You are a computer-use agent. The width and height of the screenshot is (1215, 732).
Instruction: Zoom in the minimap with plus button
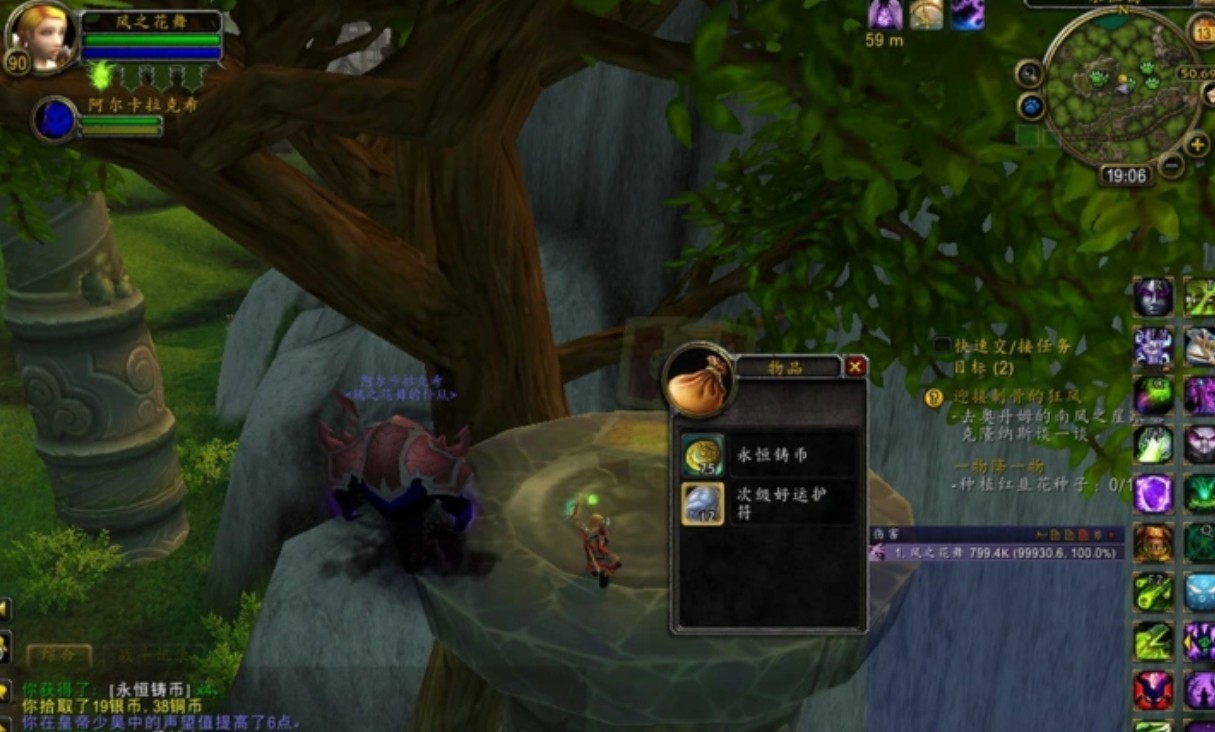pyautogui.click(x=1197, y=145)
